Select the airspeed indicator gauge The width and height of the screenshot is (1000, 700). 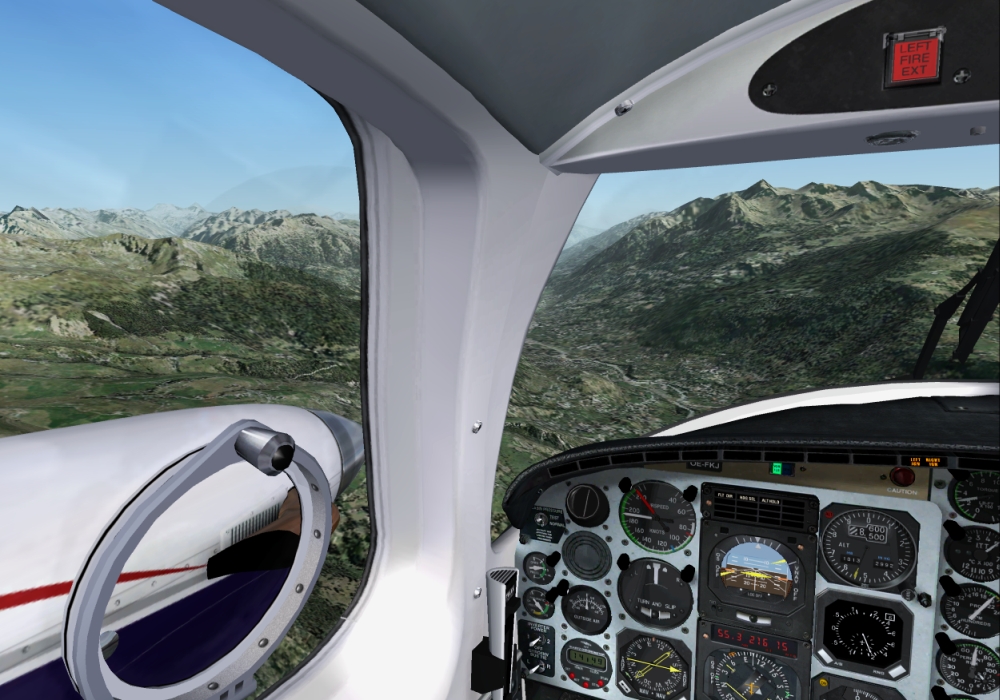pos(656,516)
